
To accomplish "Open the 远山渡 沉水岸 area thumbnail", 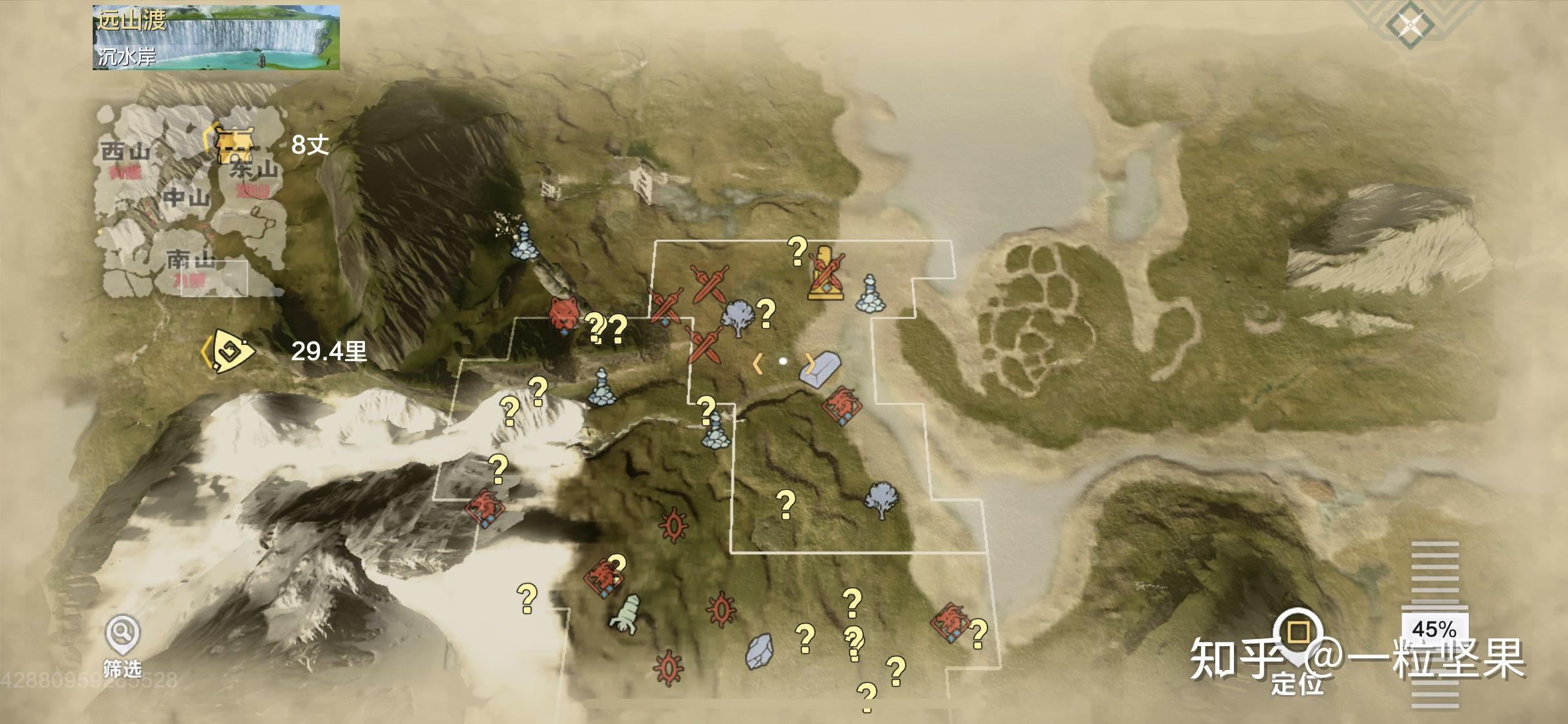I will click(x=216, y=37).
